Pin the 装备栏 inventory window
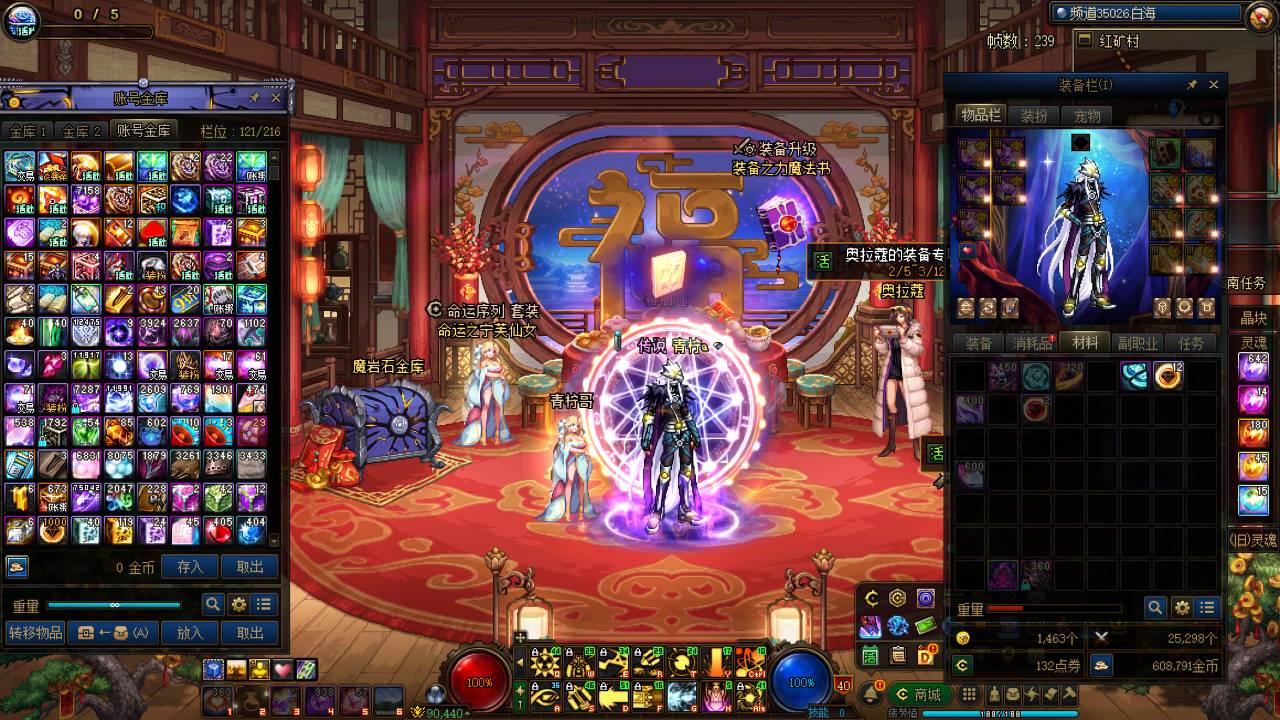The image size is (1280, 720). click(x=1192, y=85)
